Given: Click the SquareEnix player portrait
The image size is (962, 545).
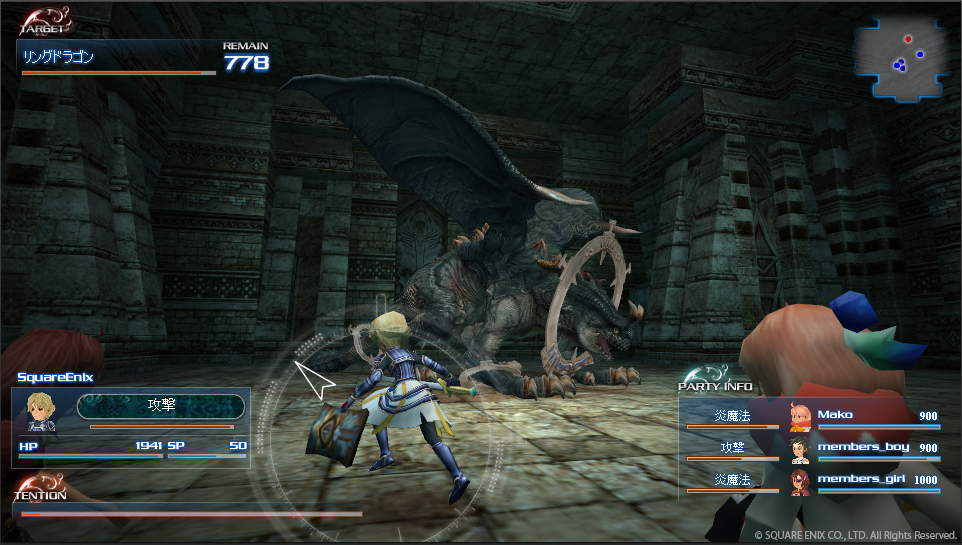Looking at the screenshot, I should [44, 411].
